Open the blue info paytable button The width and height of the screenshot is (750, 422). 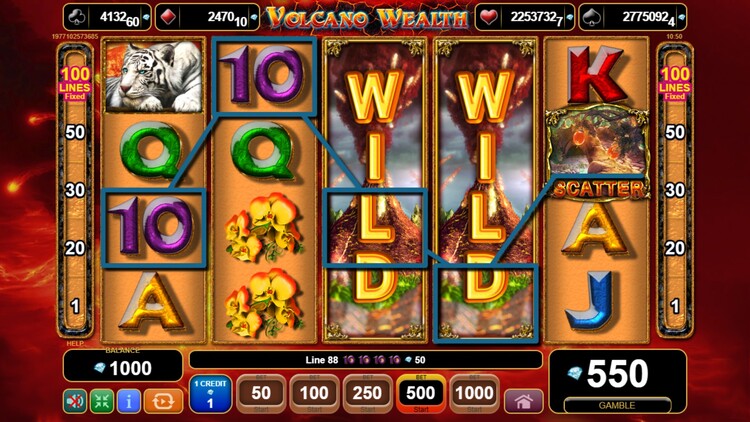(x=129, y=401)
